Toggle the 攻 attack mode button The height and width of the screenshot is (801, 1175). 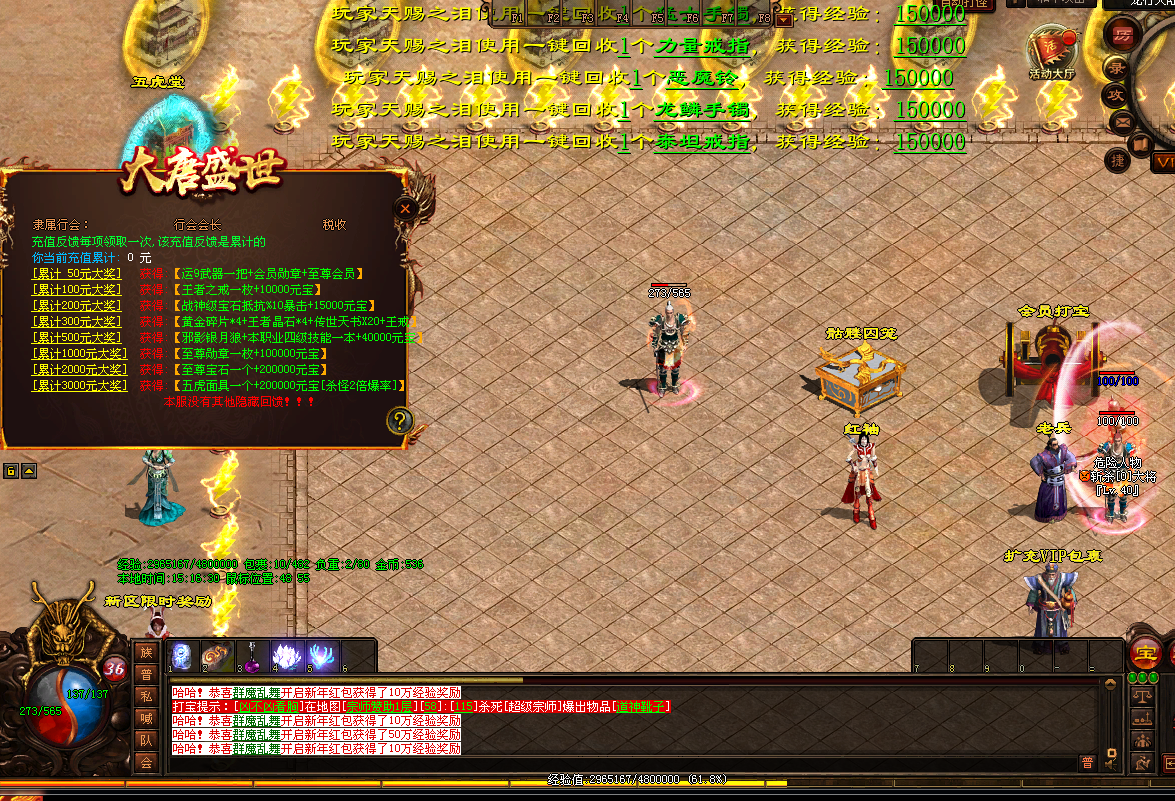(x=1116, y=95)
